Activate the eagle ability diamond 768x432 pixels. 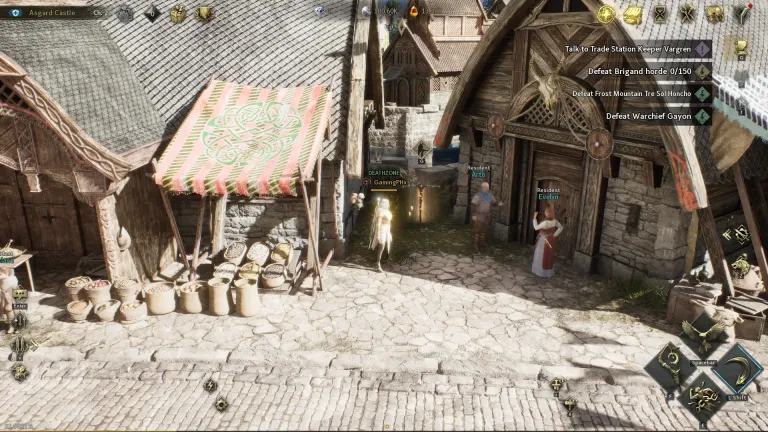(704, 331)
